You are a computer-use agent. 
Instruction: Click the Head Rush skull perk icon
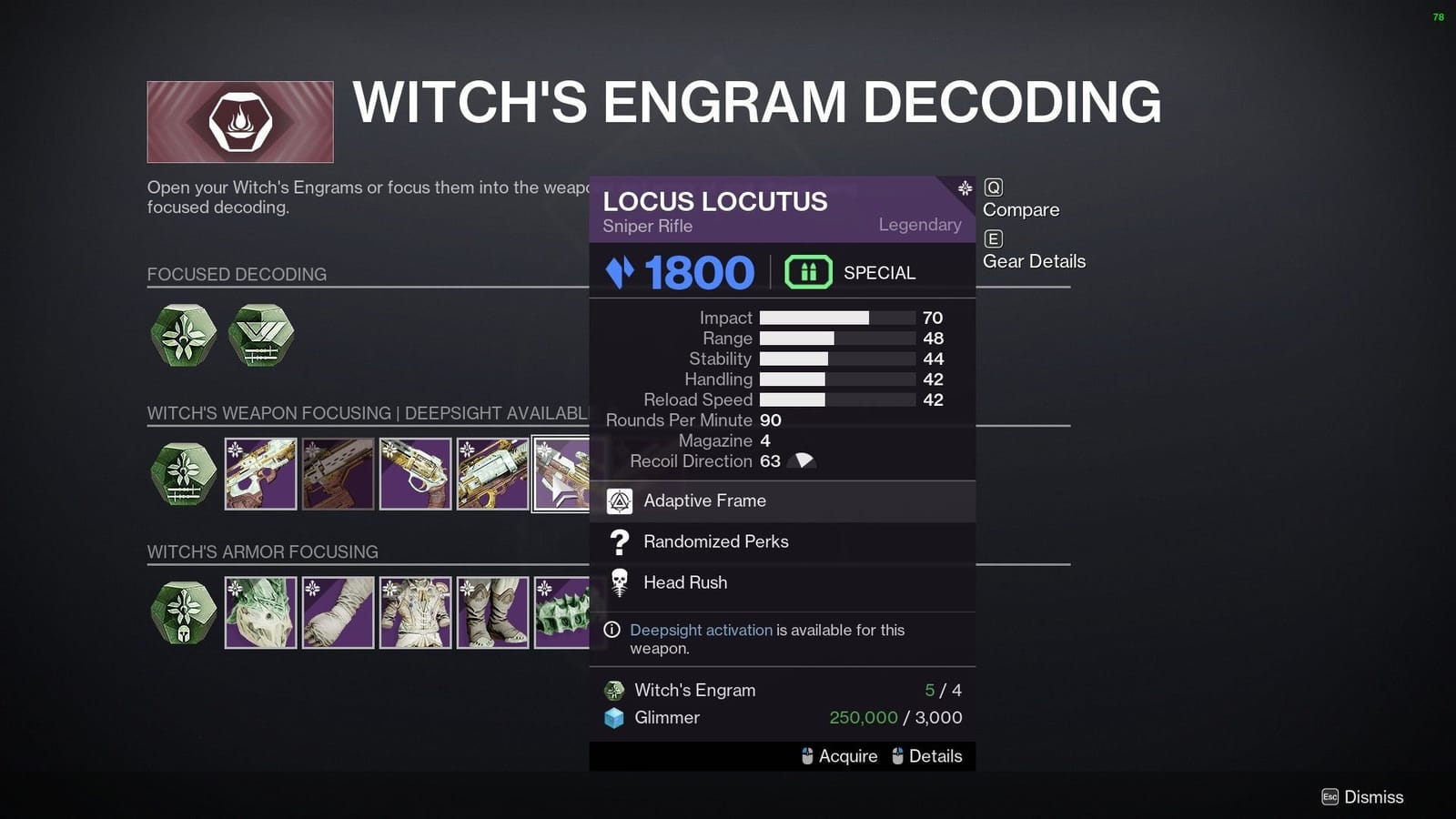point(620,582)
